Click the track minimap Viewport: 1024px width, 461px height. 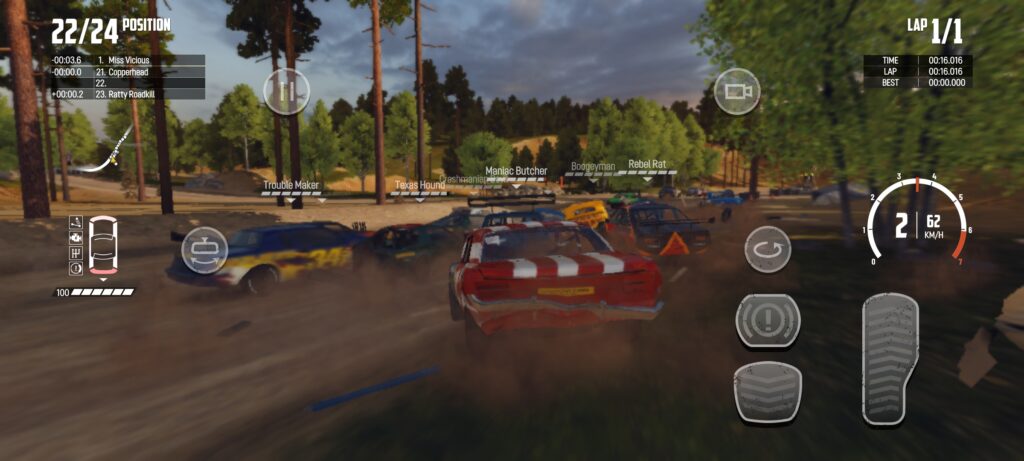(x=108, y=159)
